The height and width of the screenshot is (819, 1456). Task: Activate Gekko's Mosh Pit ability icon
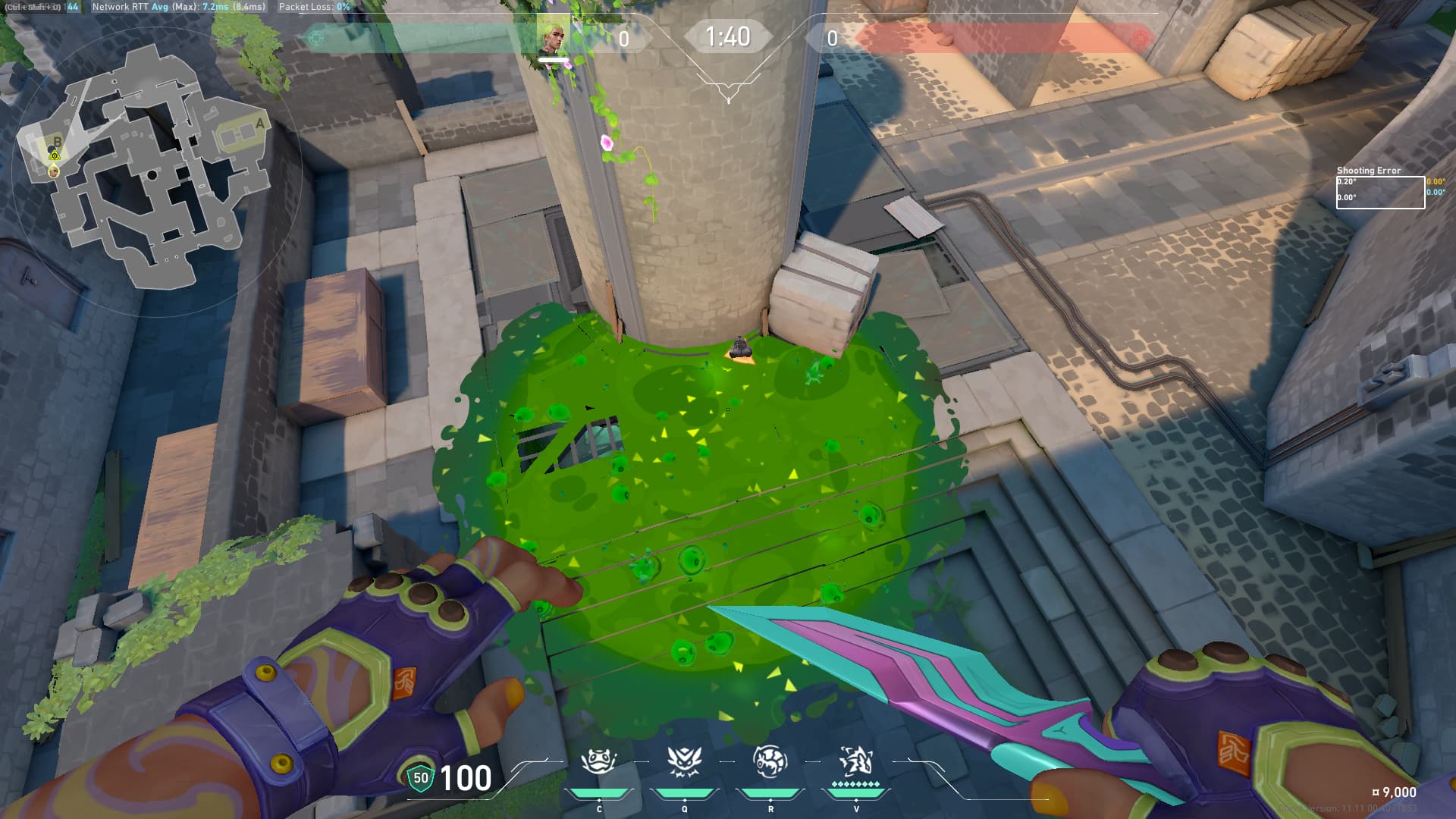[599, 762]
